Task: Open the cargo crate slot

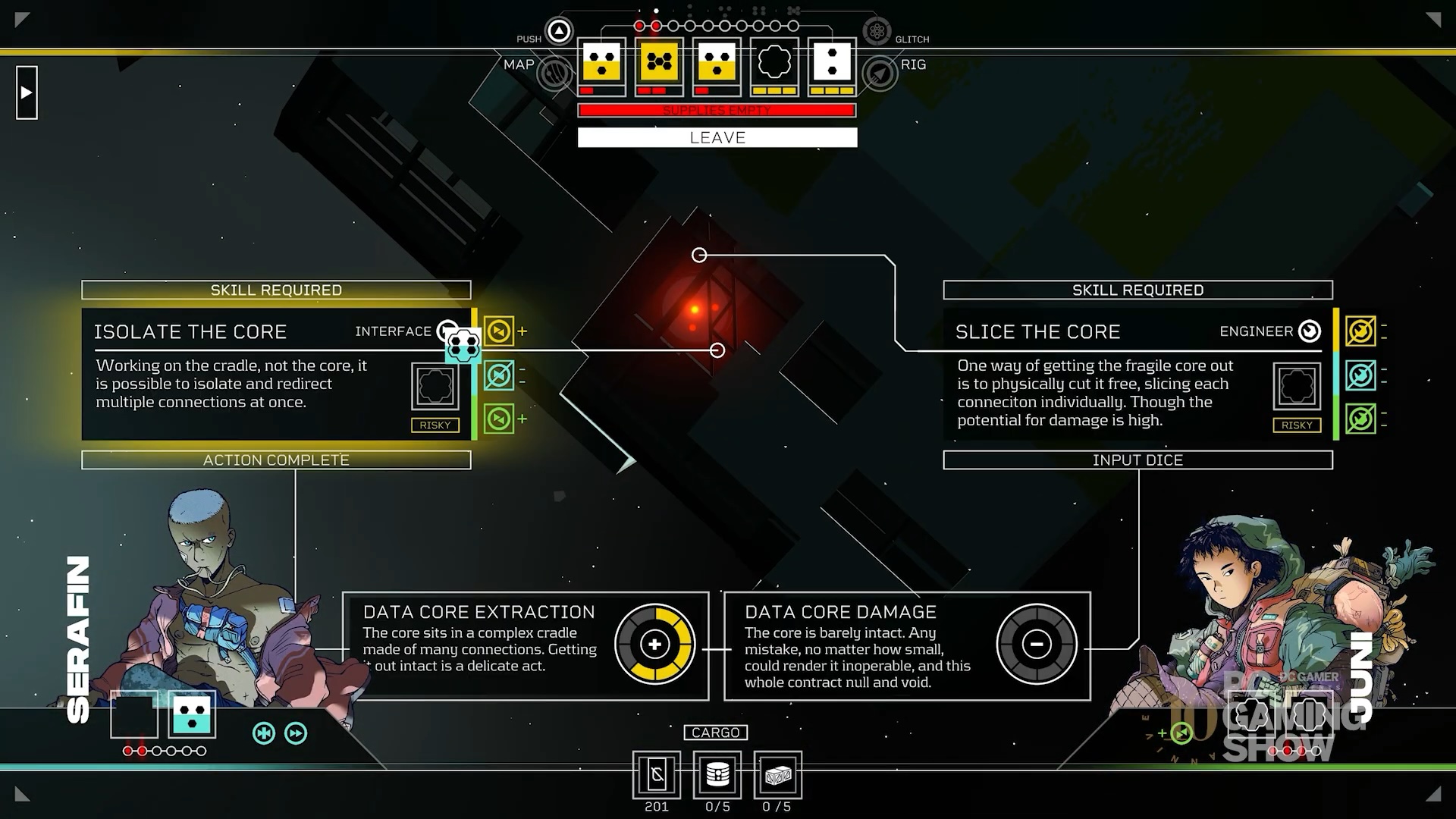Action: (x=778, y=774)
